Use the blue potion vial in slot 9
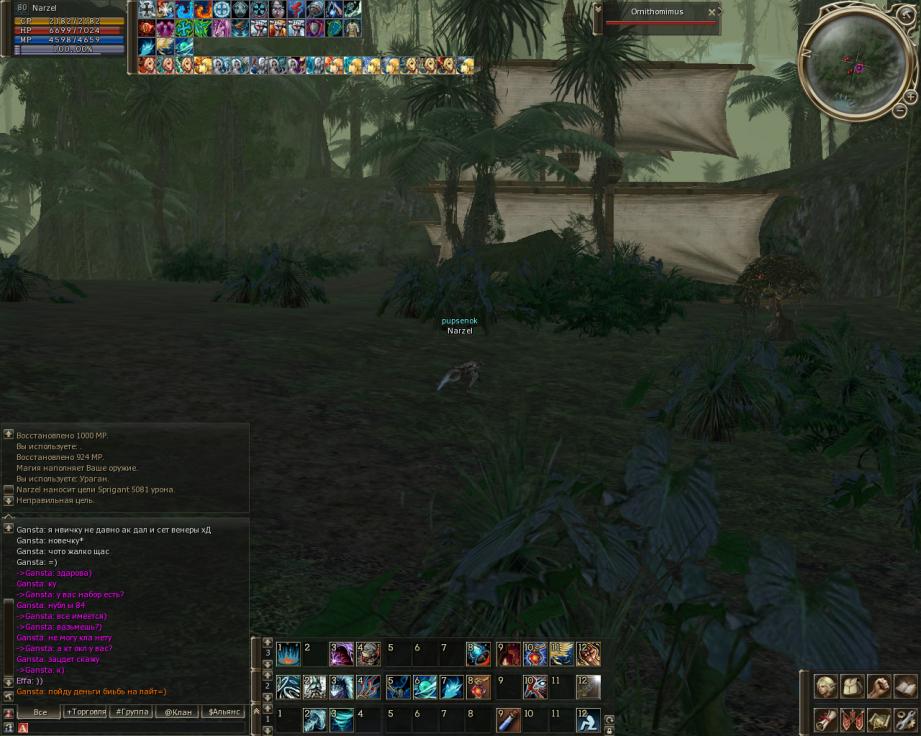Image resolution: width=921 pixels, height=736 pixels. (508, 719)
